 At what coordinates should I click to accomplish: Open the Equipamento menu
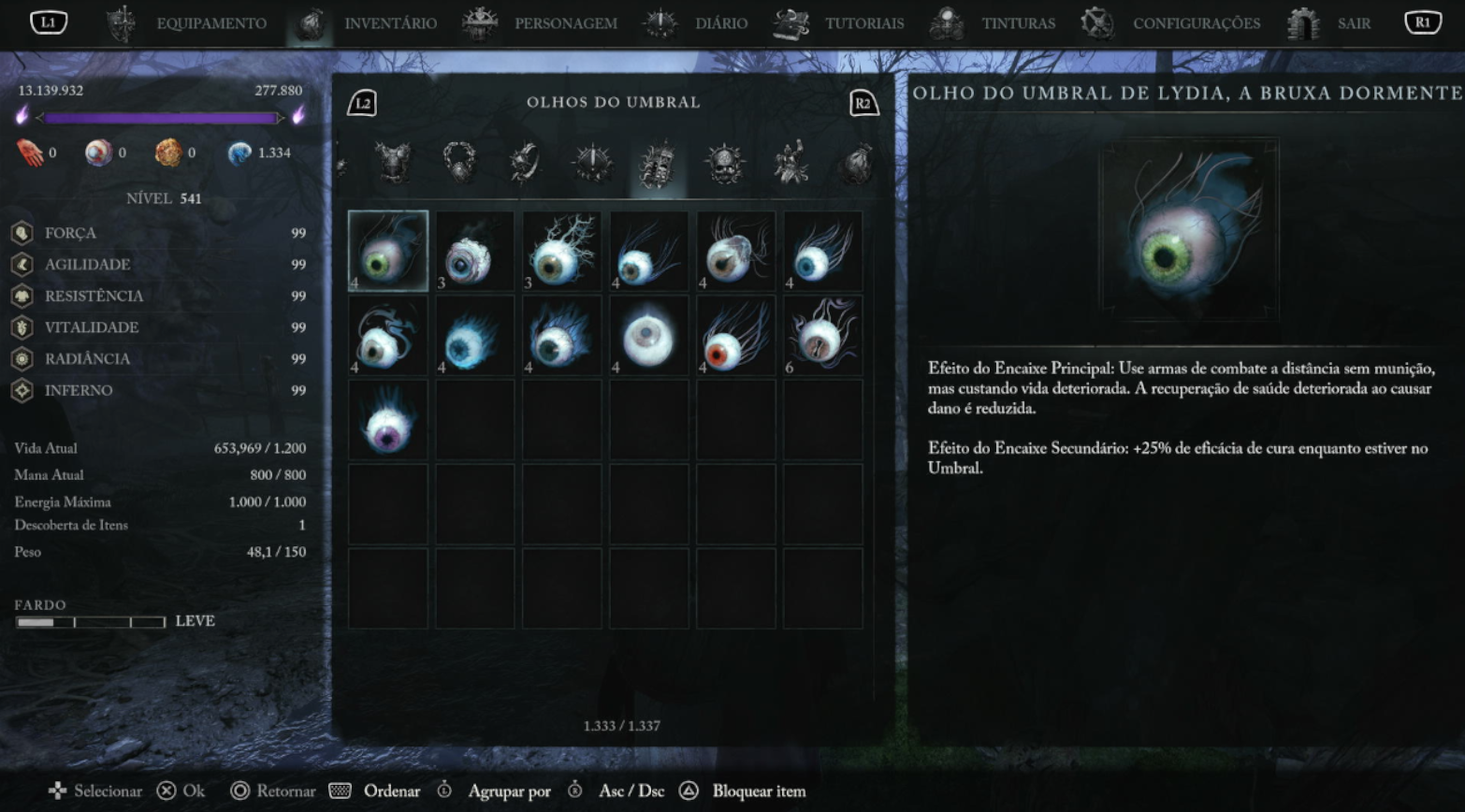210,23
